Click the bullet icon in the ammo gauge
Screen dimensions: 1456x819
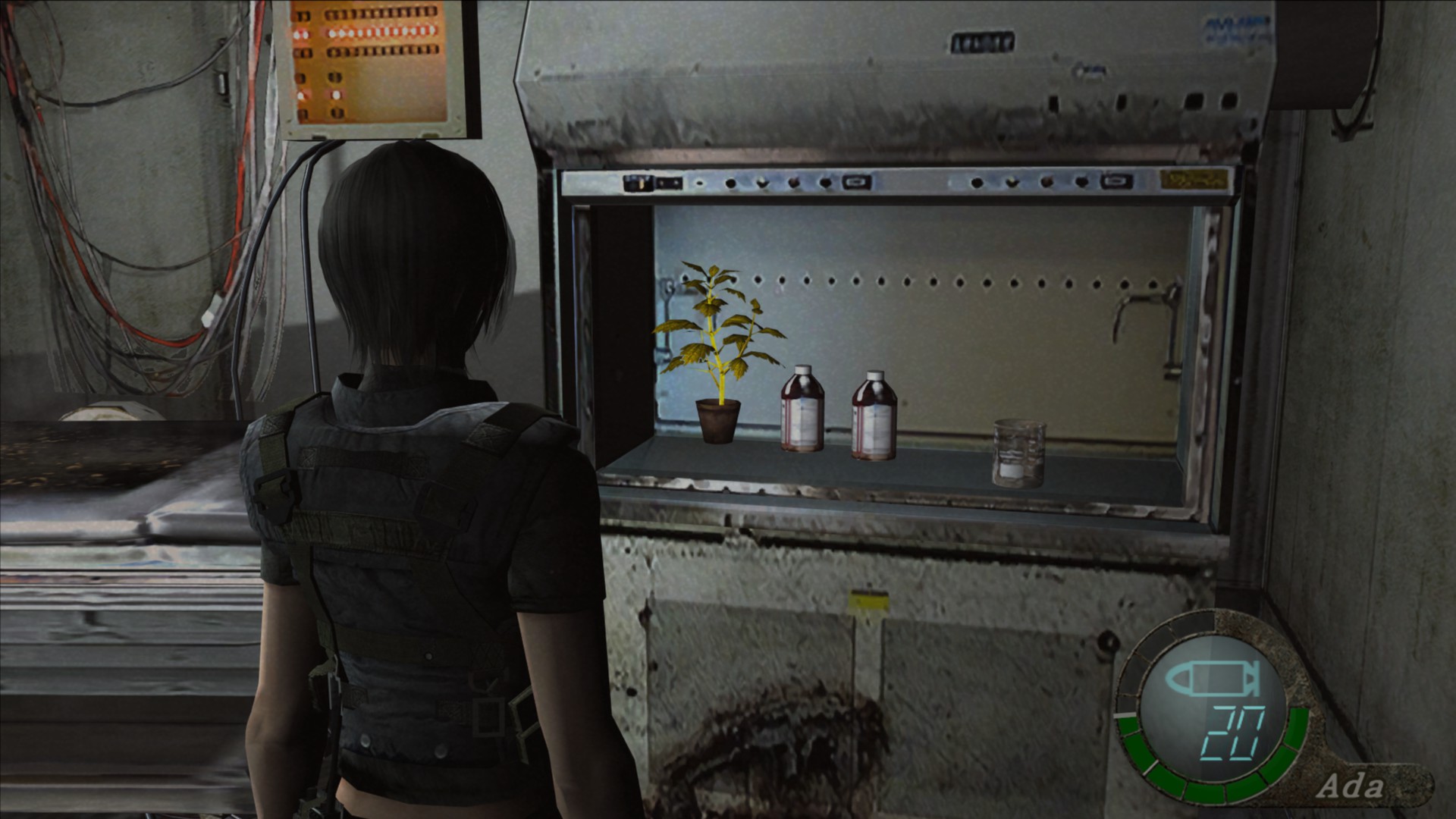[1213, 679]
